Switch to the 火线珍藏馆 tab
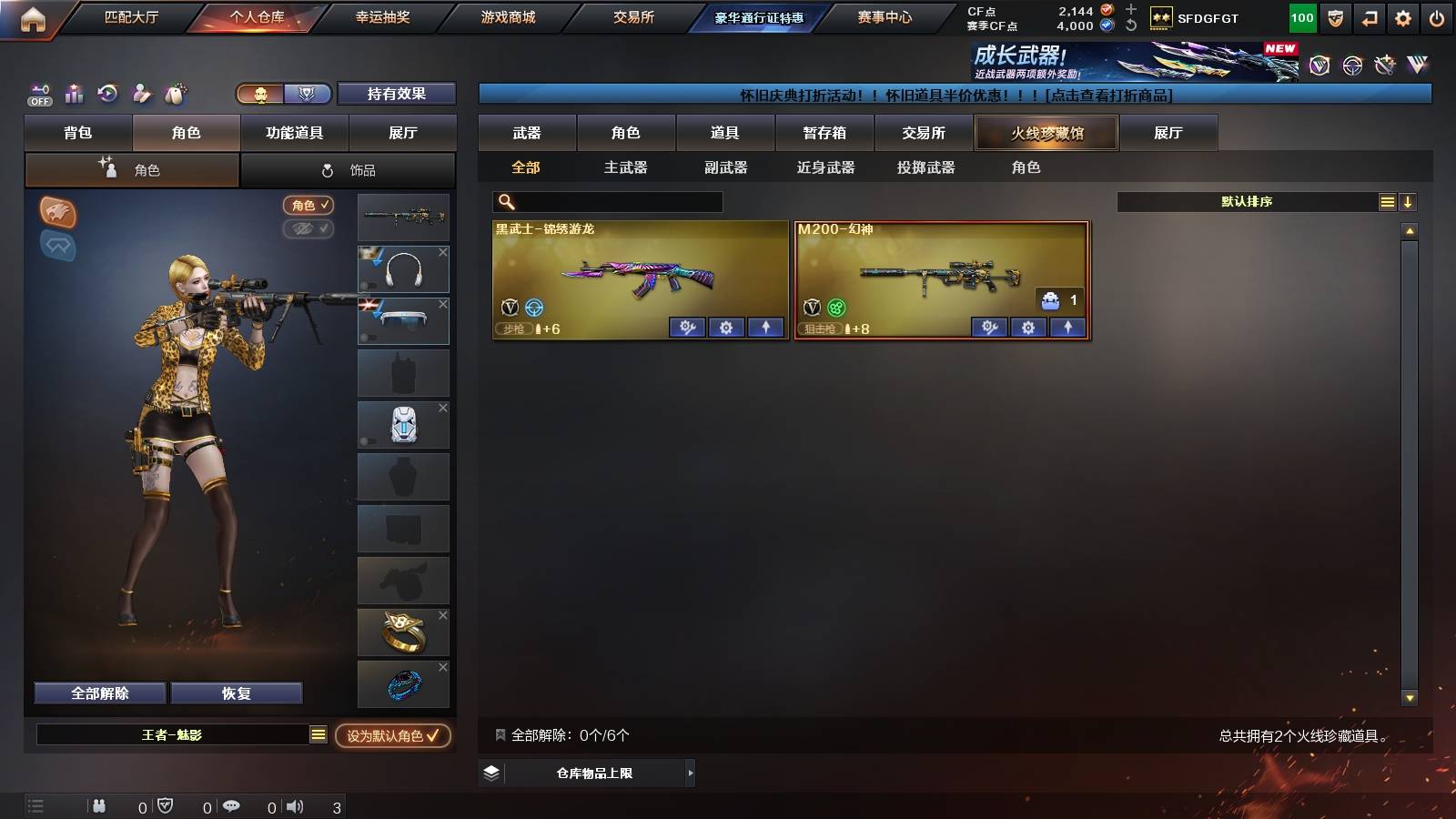 pyautogui.click(x=1045, y=133)
